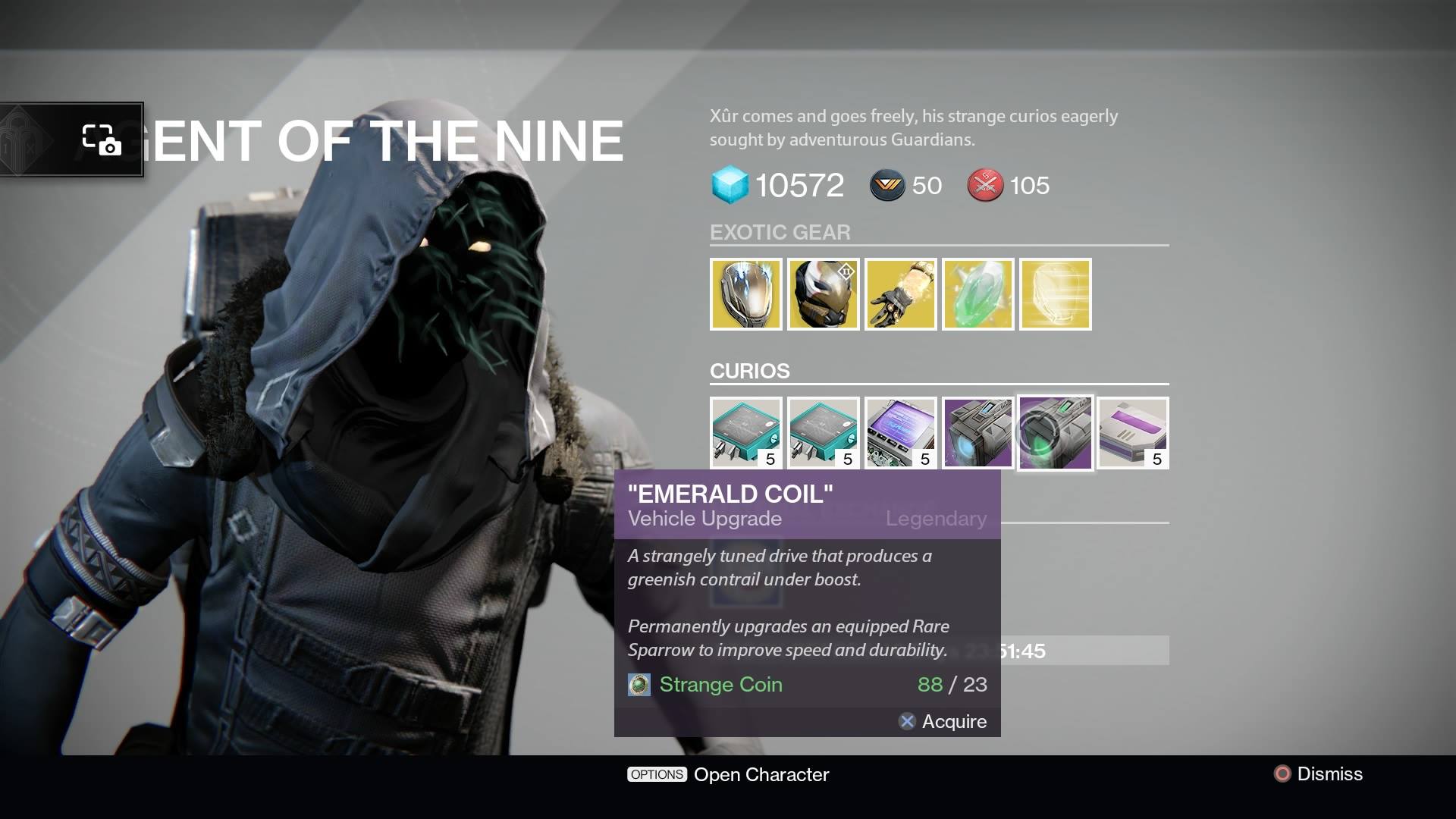This screenshot has height=819, width=1456.
Task: Click the countdown timer bar showing 51:45
Action: point(1077,651)
